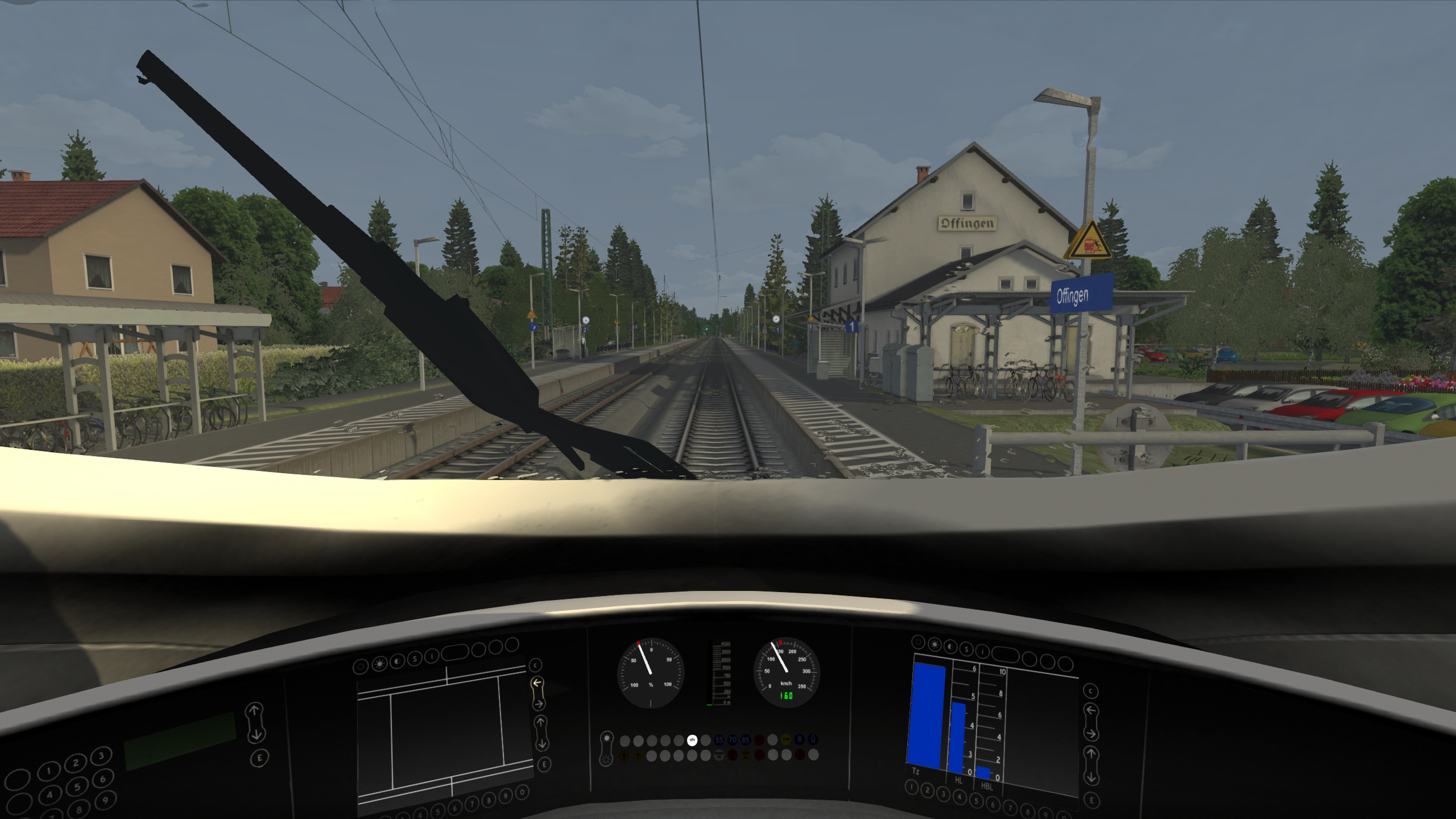
Task: Click the C button beside the brake pressure display
Action: [1090, 692]
